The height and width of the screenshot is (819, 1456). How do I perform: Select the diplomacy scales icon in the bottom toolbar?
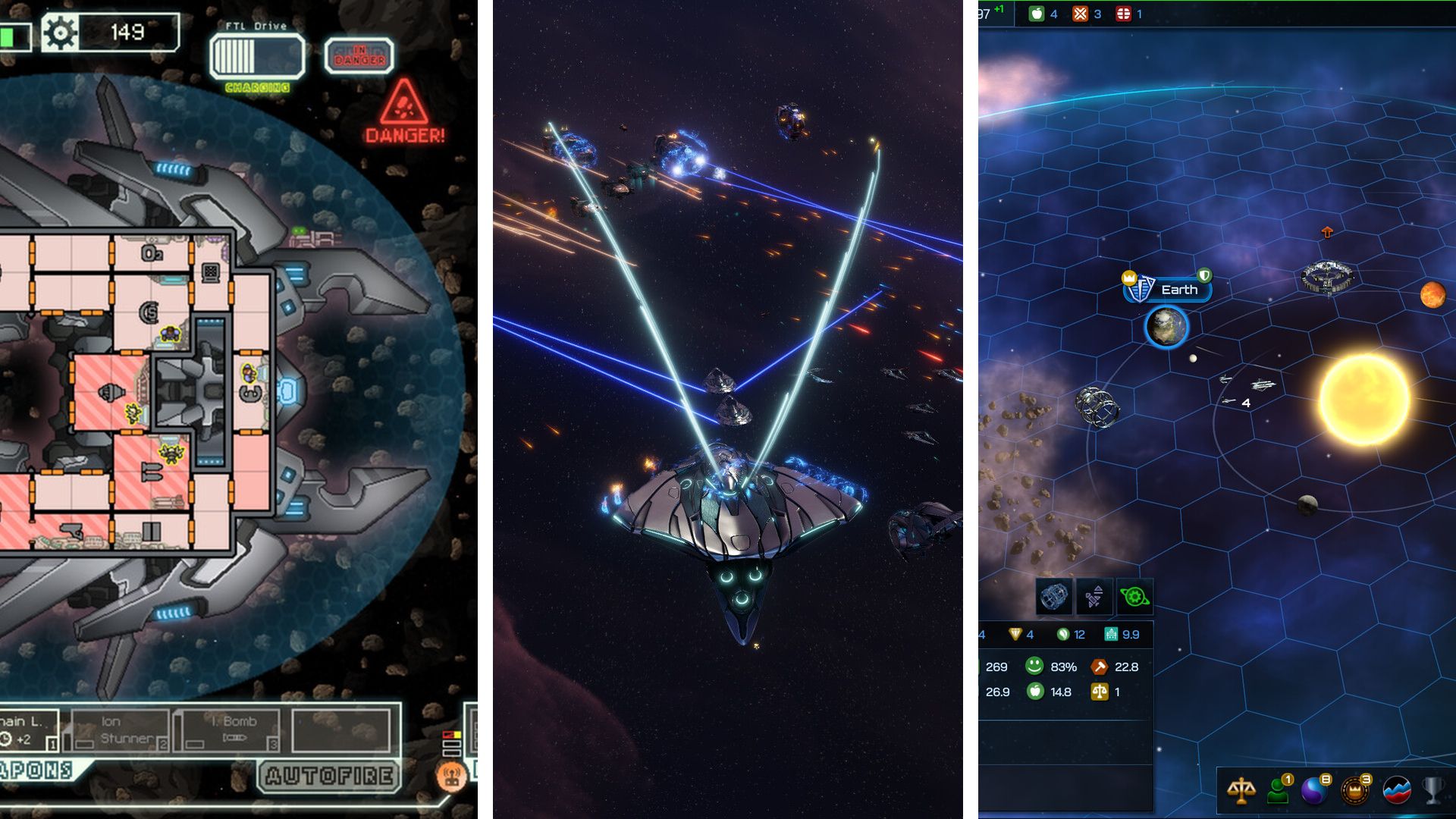pos(1241,791)
